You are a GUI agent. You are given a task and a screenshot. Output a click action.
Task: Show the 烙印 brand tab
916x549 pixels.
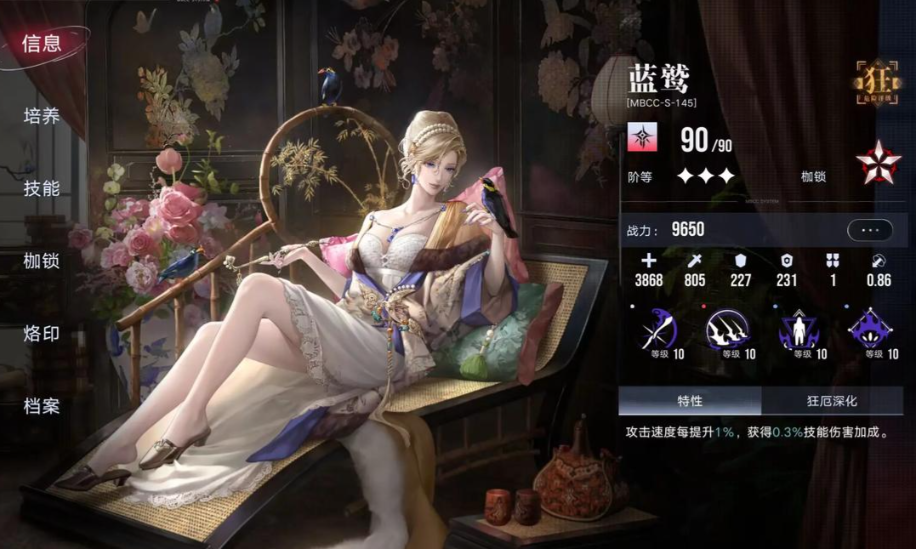click(42, 333)
